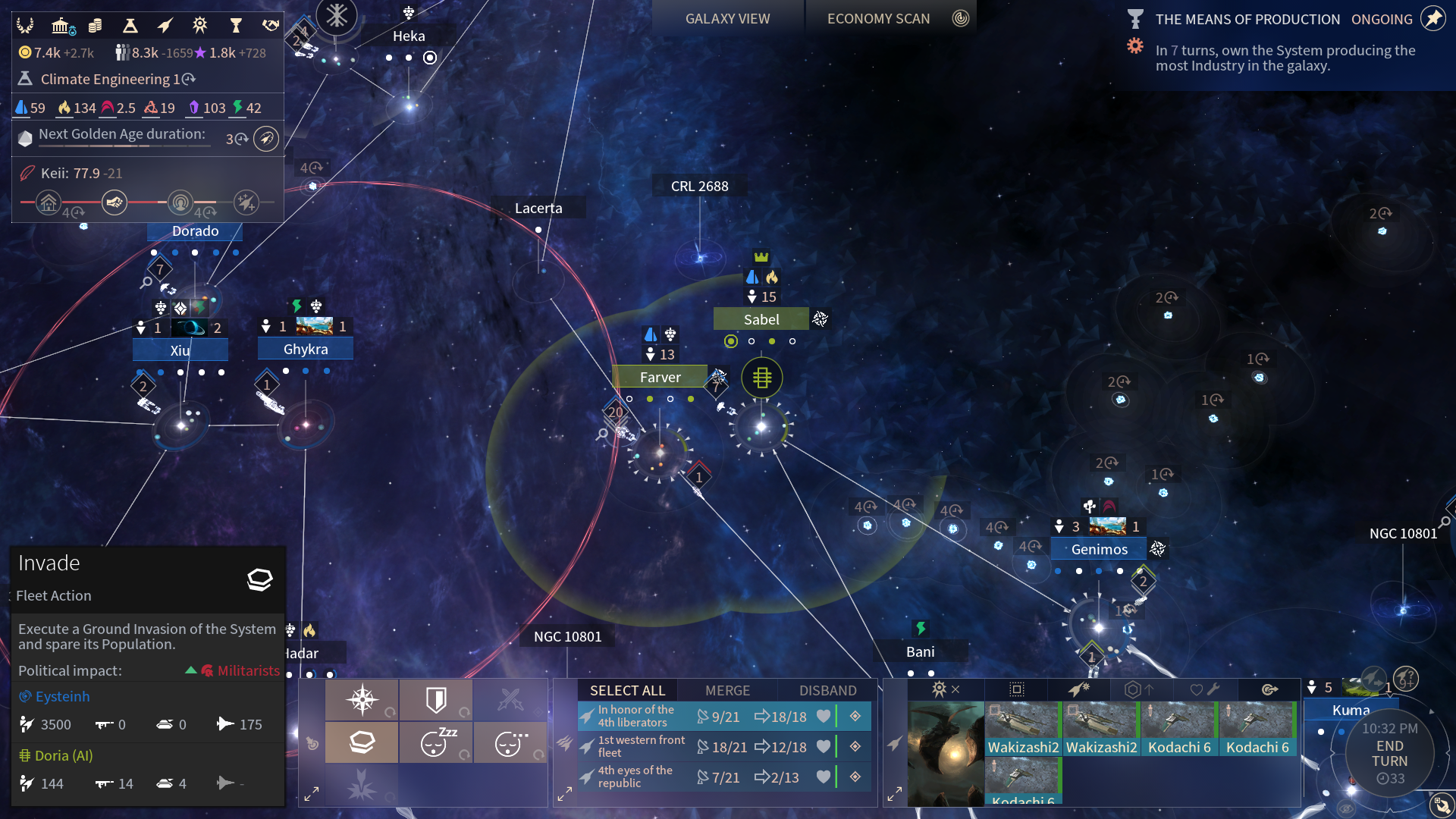The width and height of the screenshot is (1456, 819).
Task: Put the fleet to sleep (Zzz icon)
Action: (x=436, y=742)
